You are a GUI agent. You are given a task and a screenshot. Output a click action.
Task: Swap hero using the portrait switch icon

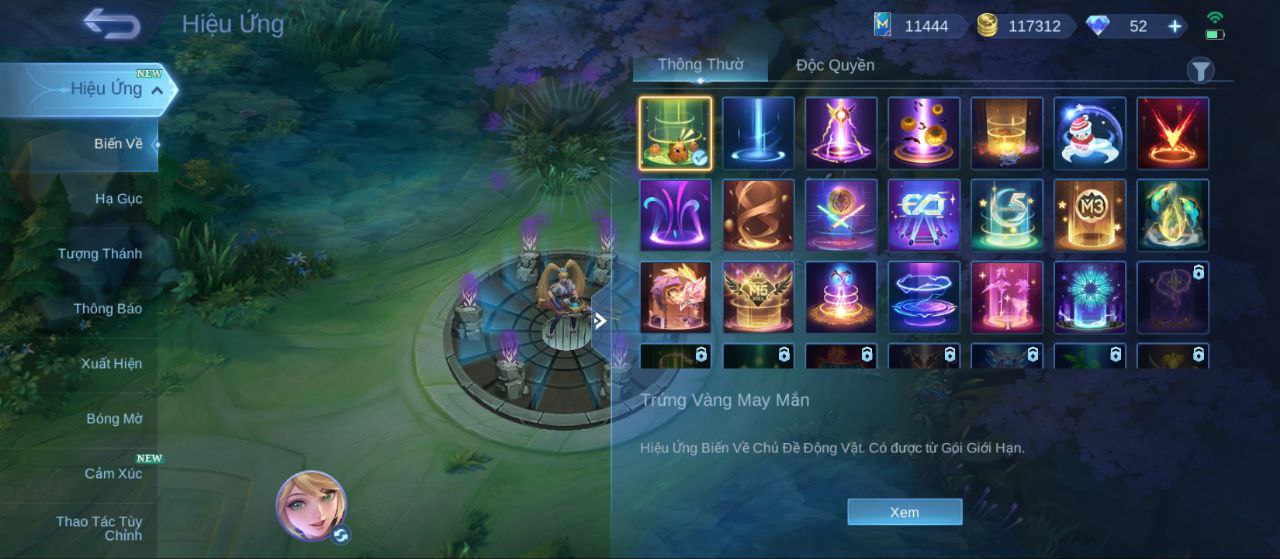[340, 535]
